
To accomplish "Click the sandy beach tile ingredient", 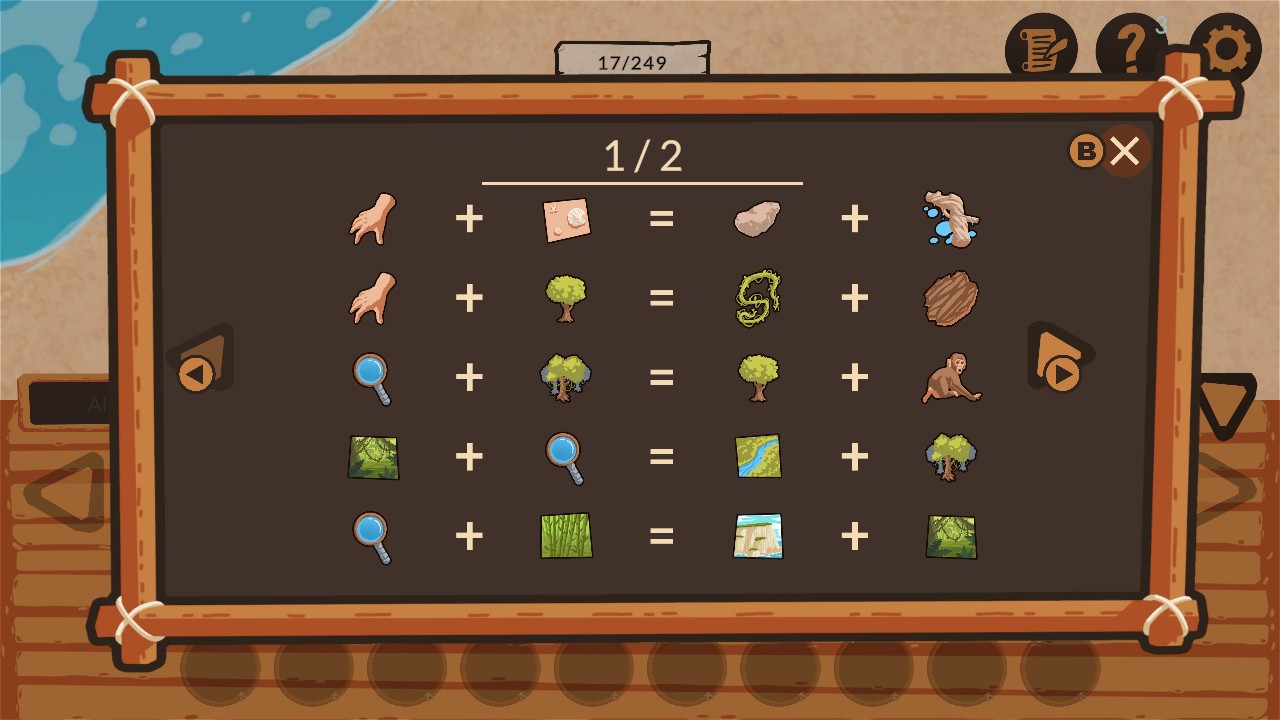I will [x=566, y=218].
